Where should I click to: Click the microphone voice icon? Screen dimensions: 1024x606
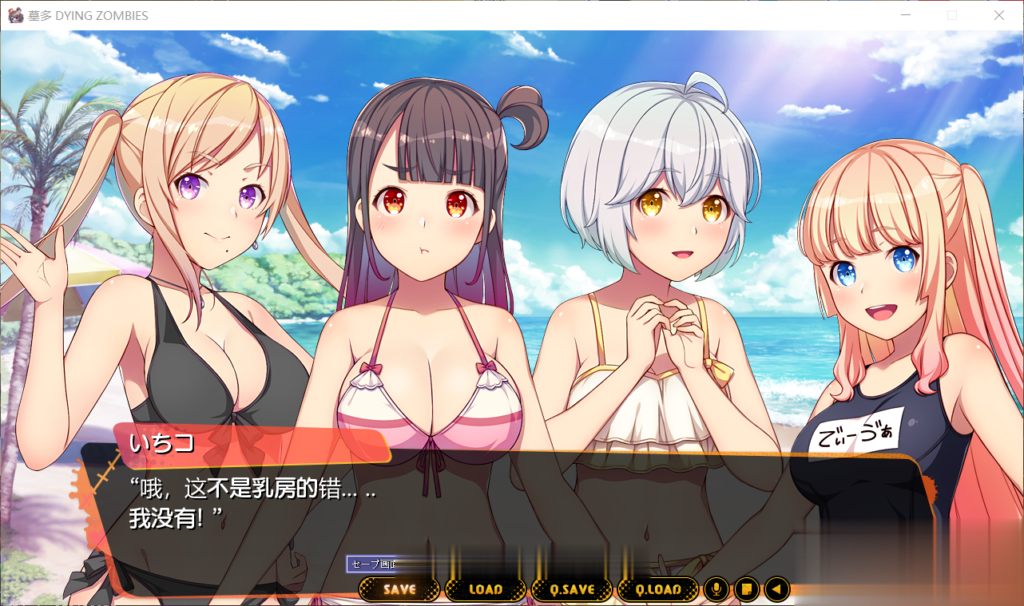coord(715,590)
